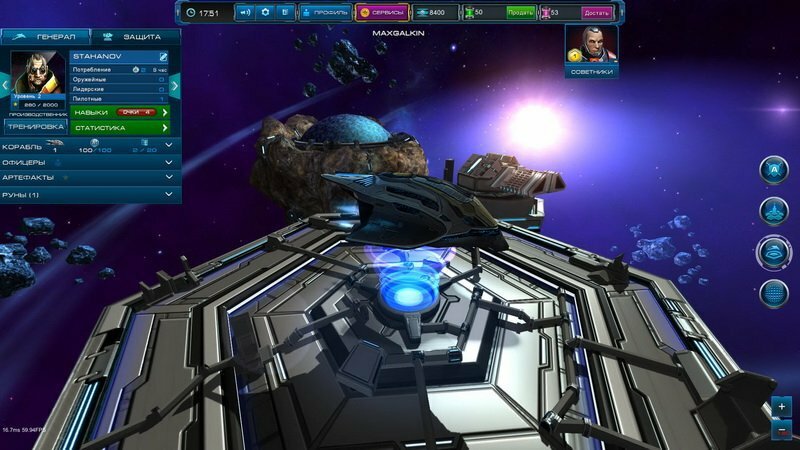Image resolution: width=800 pixels, height=450 pixels.
Task: Zoom in with the plus button
Action: (x=781, y=407)
